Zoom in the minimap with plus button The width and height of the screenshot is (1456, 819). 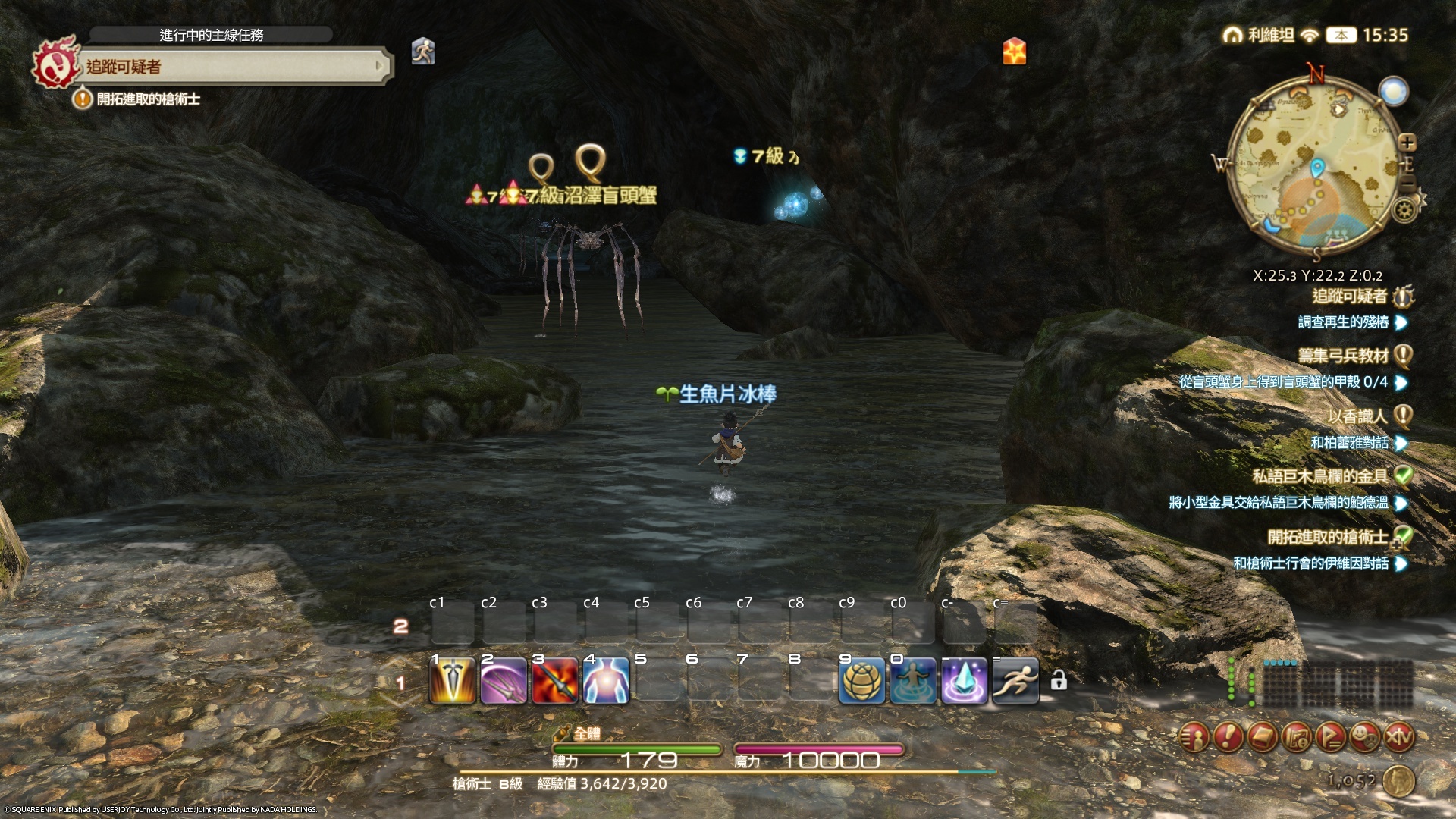(1407, 143)
